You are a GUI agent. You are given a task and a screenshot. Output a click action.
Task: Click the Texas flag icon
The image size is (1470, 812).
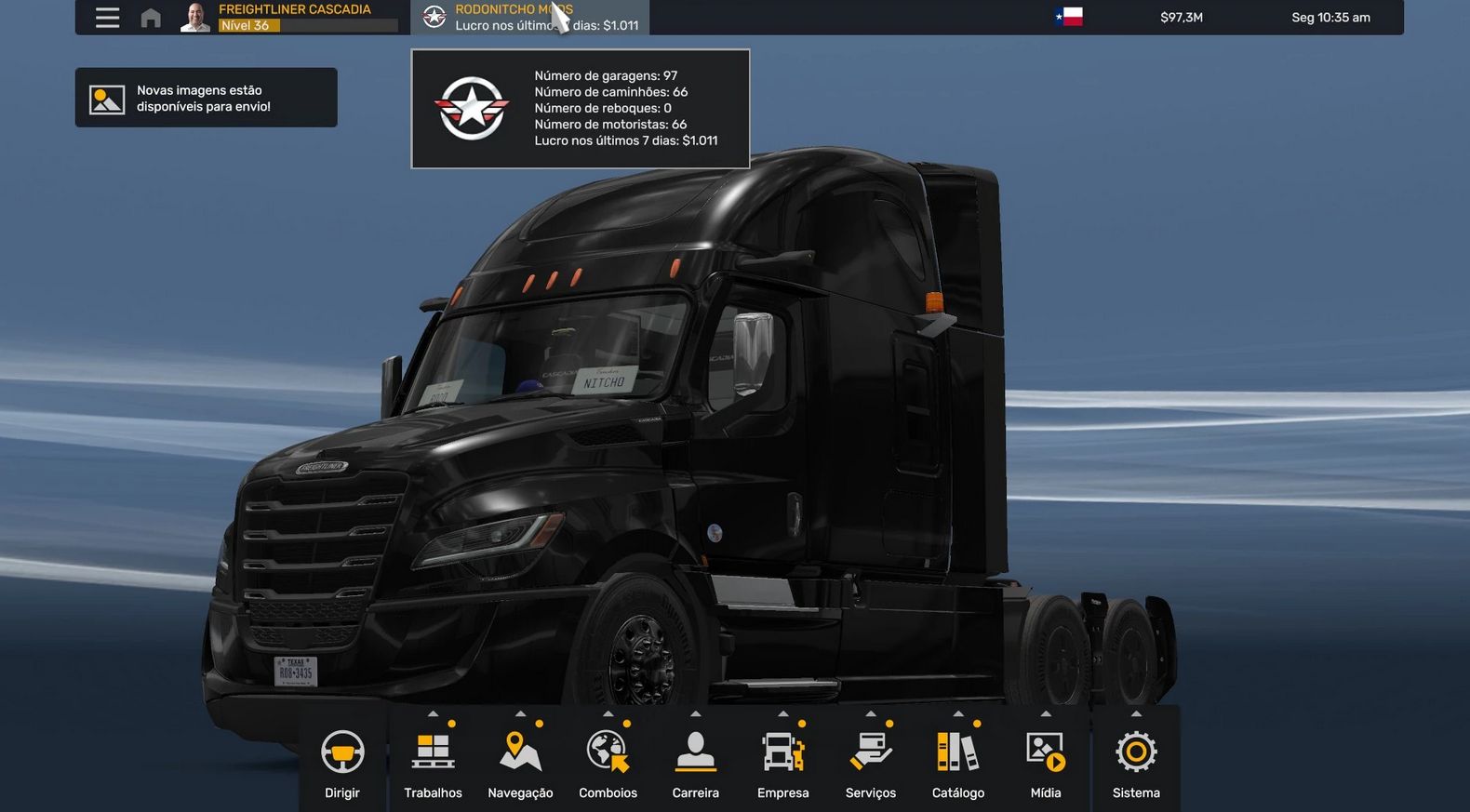[1069, 17]
